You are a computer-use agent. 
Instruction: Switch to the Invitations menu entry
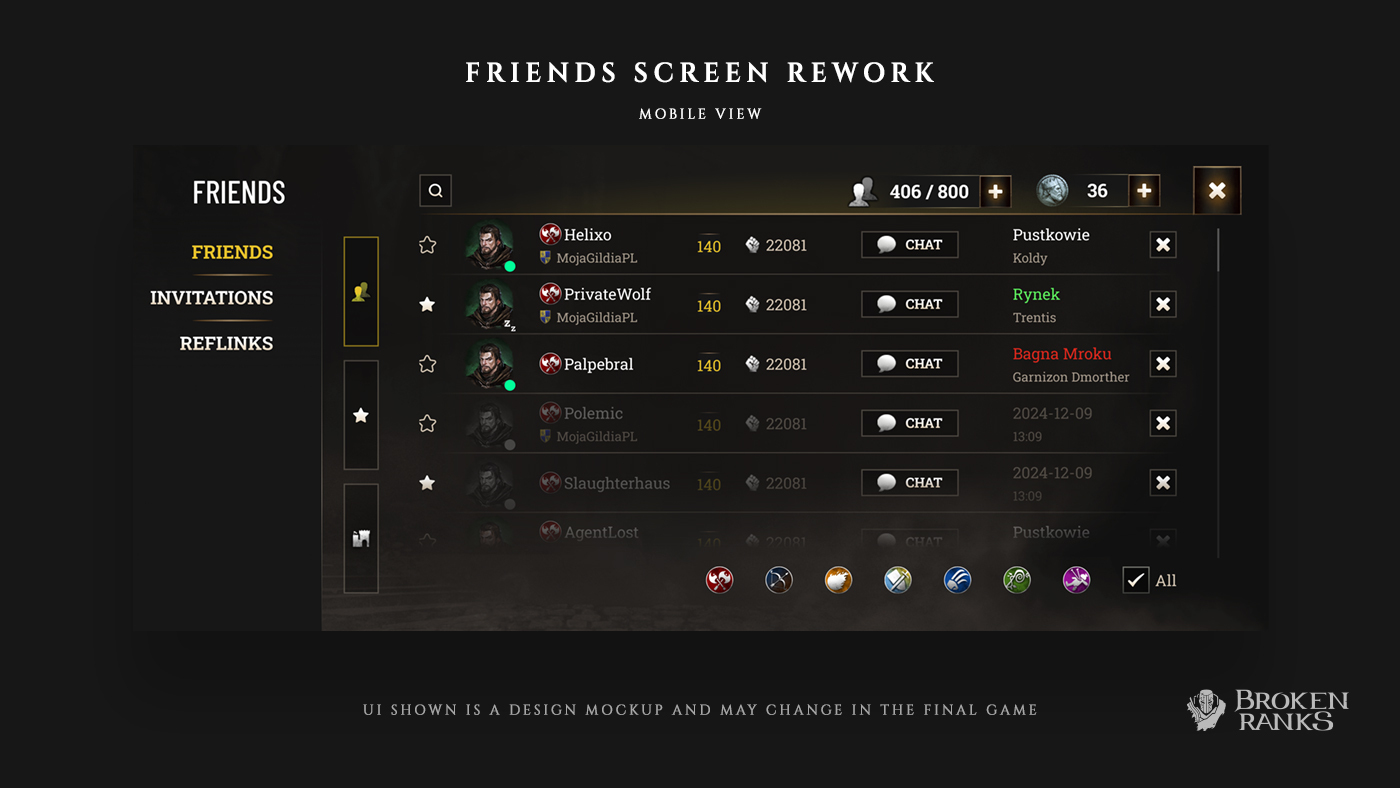pyautogui.click(x=211, y=298)
